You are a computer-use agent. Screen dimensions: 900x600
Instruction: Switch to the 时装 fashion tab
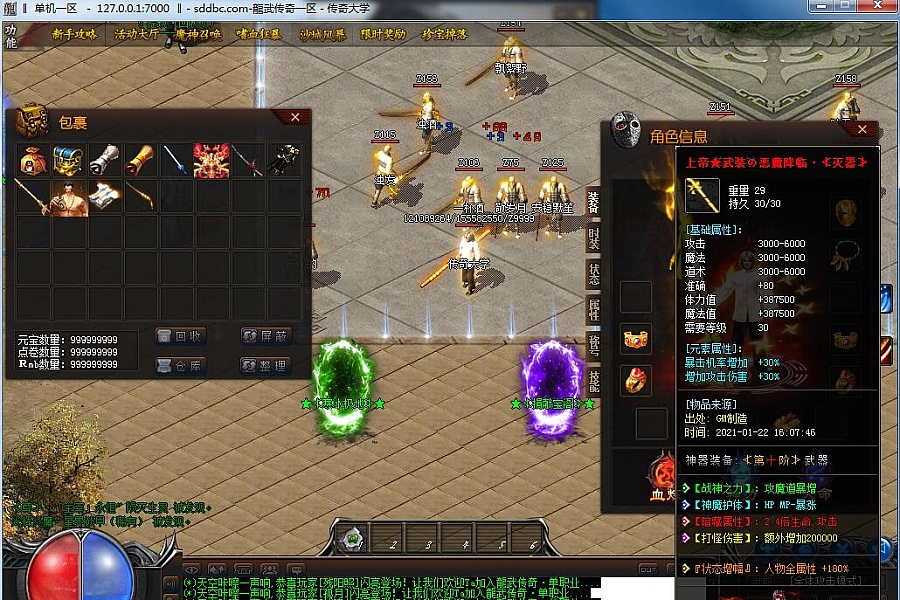pyautogui.click(x=593, y=238)
